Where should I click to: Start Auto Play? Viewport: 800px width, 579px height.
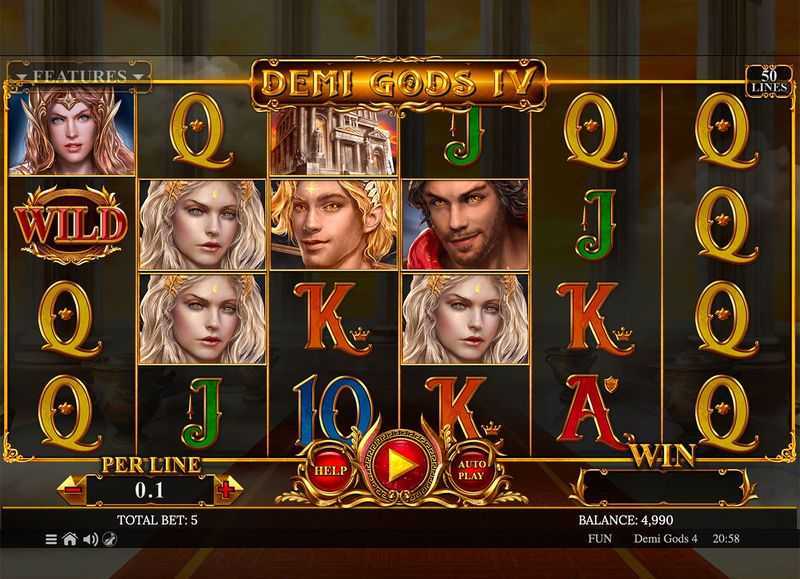471,469
